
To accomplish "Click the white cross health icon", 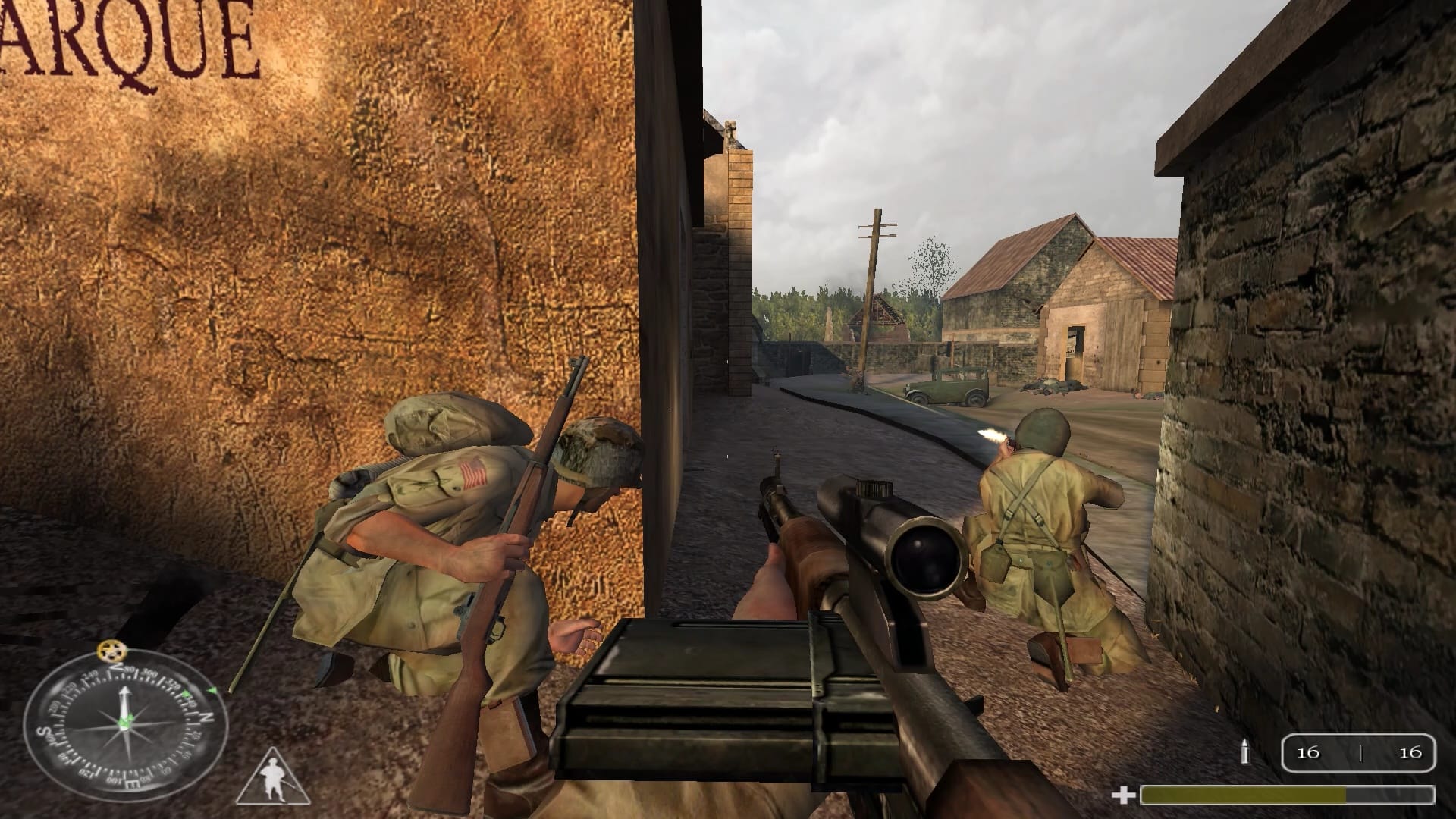I will [1122, 795].
